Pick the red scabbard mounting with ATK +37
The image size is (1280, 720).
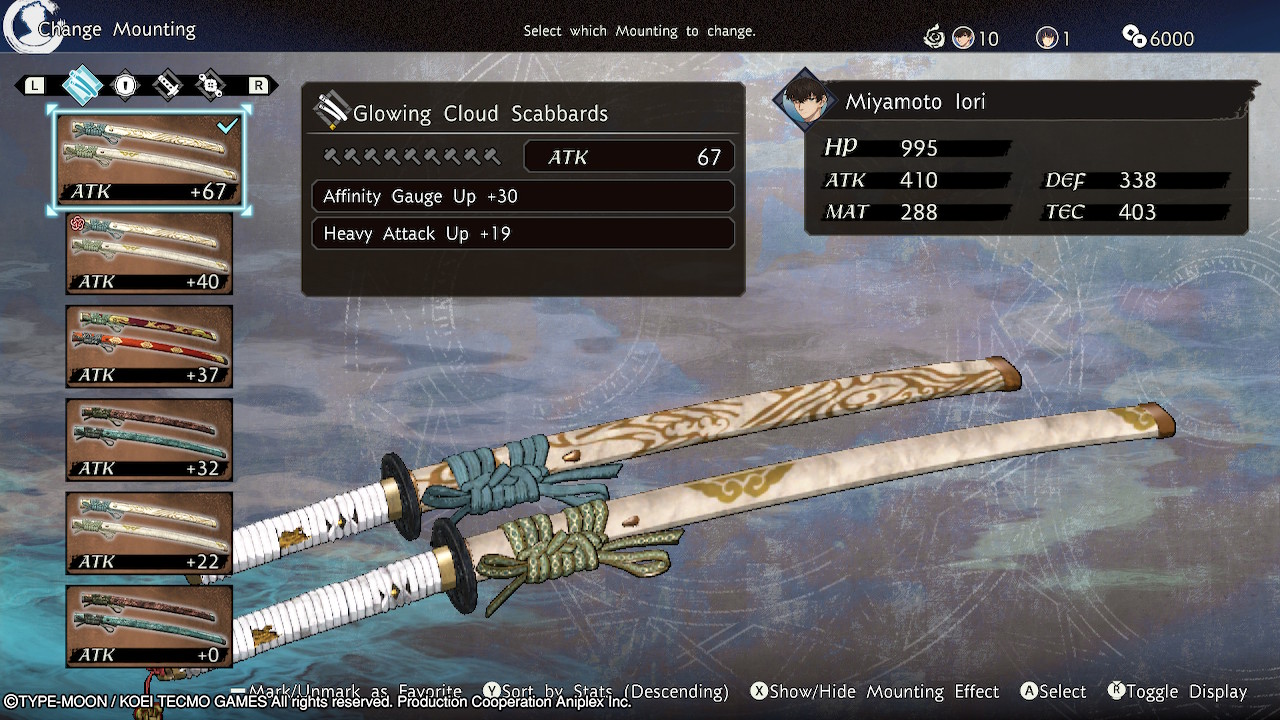tap(149, 347)
